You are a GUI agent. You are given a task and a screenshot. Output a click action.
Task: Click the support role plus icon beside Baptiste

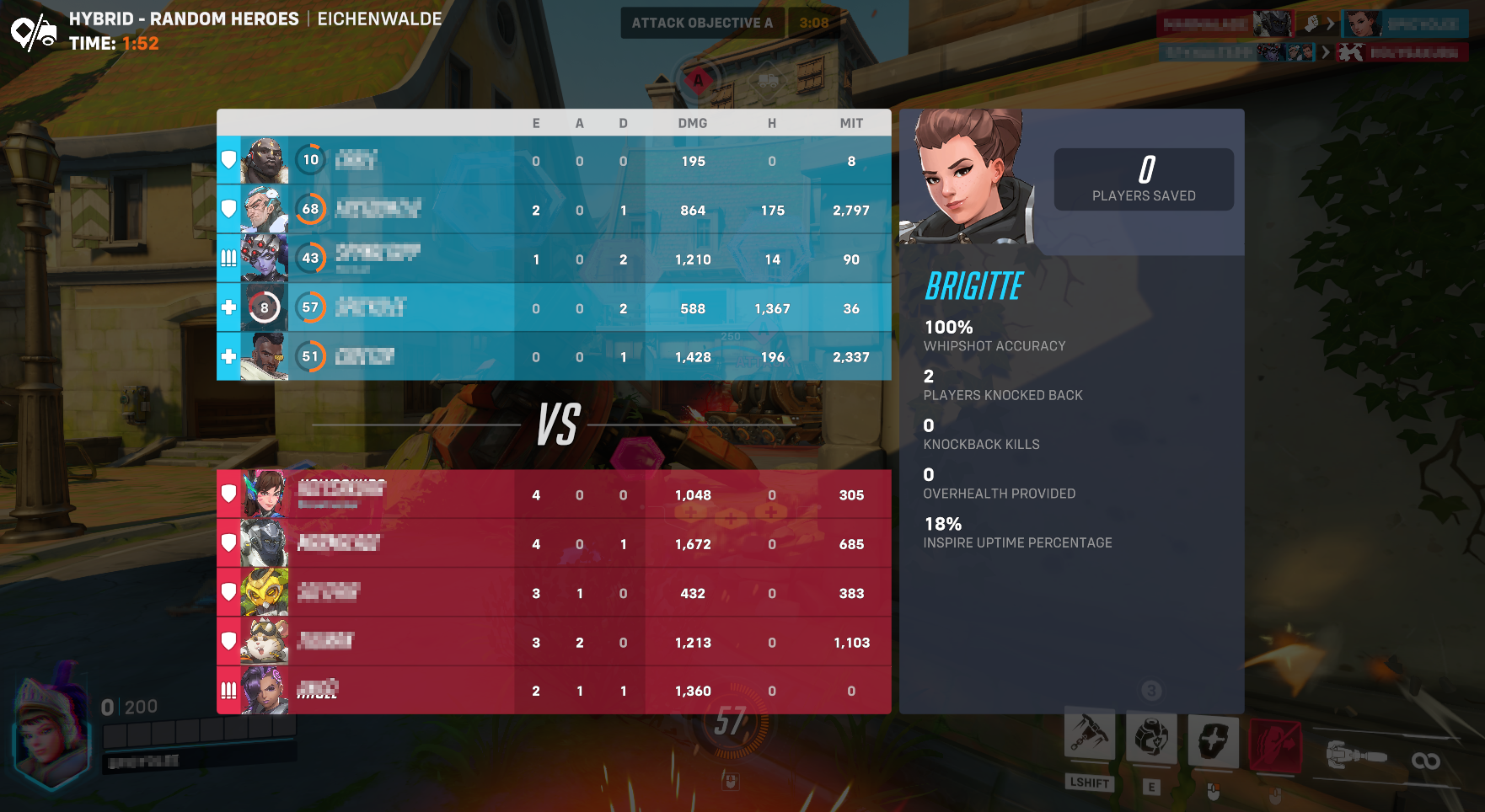coord(228,356)
